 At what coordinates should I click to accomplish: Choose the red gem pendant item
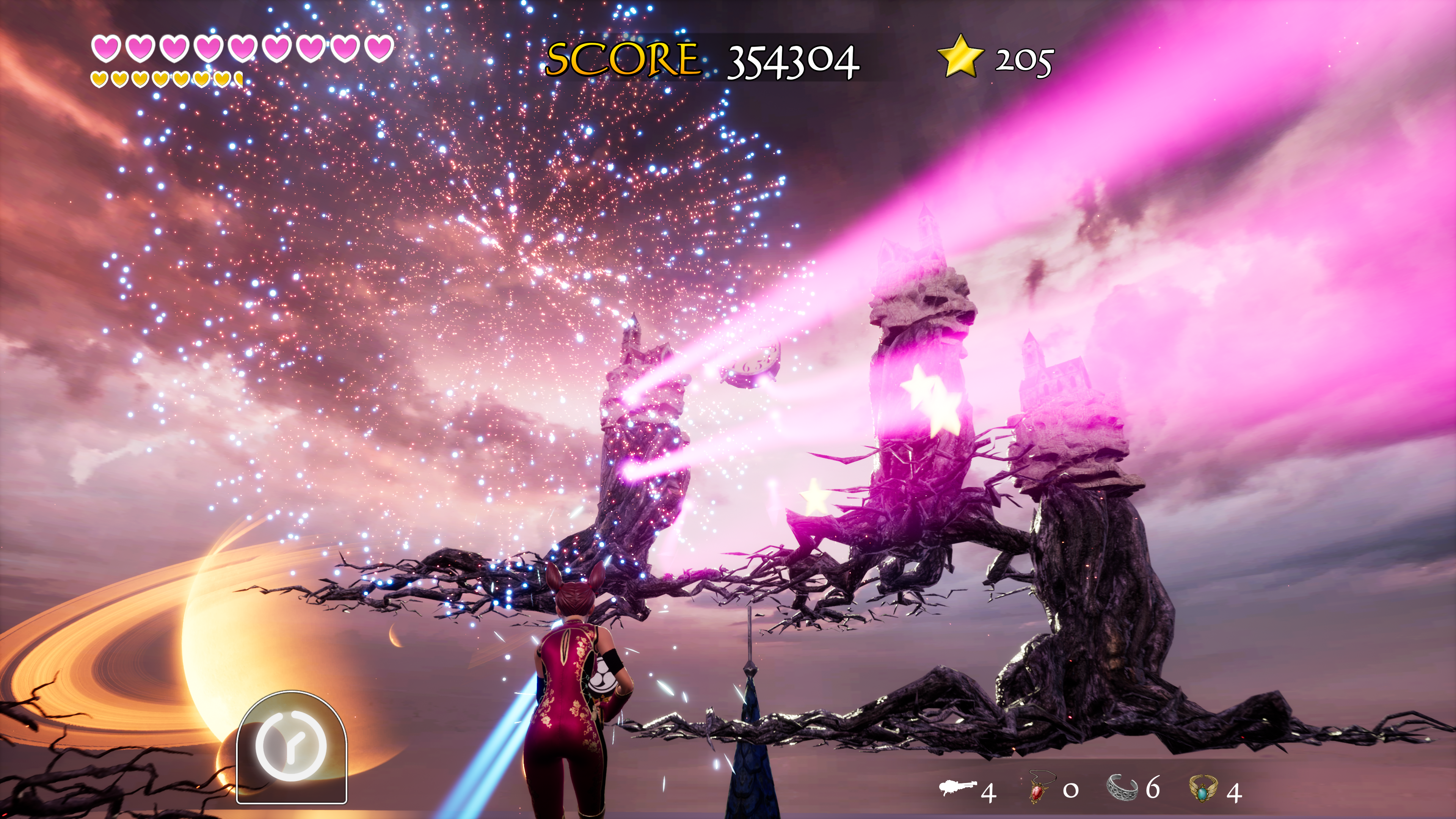(x=1038, y=788)
